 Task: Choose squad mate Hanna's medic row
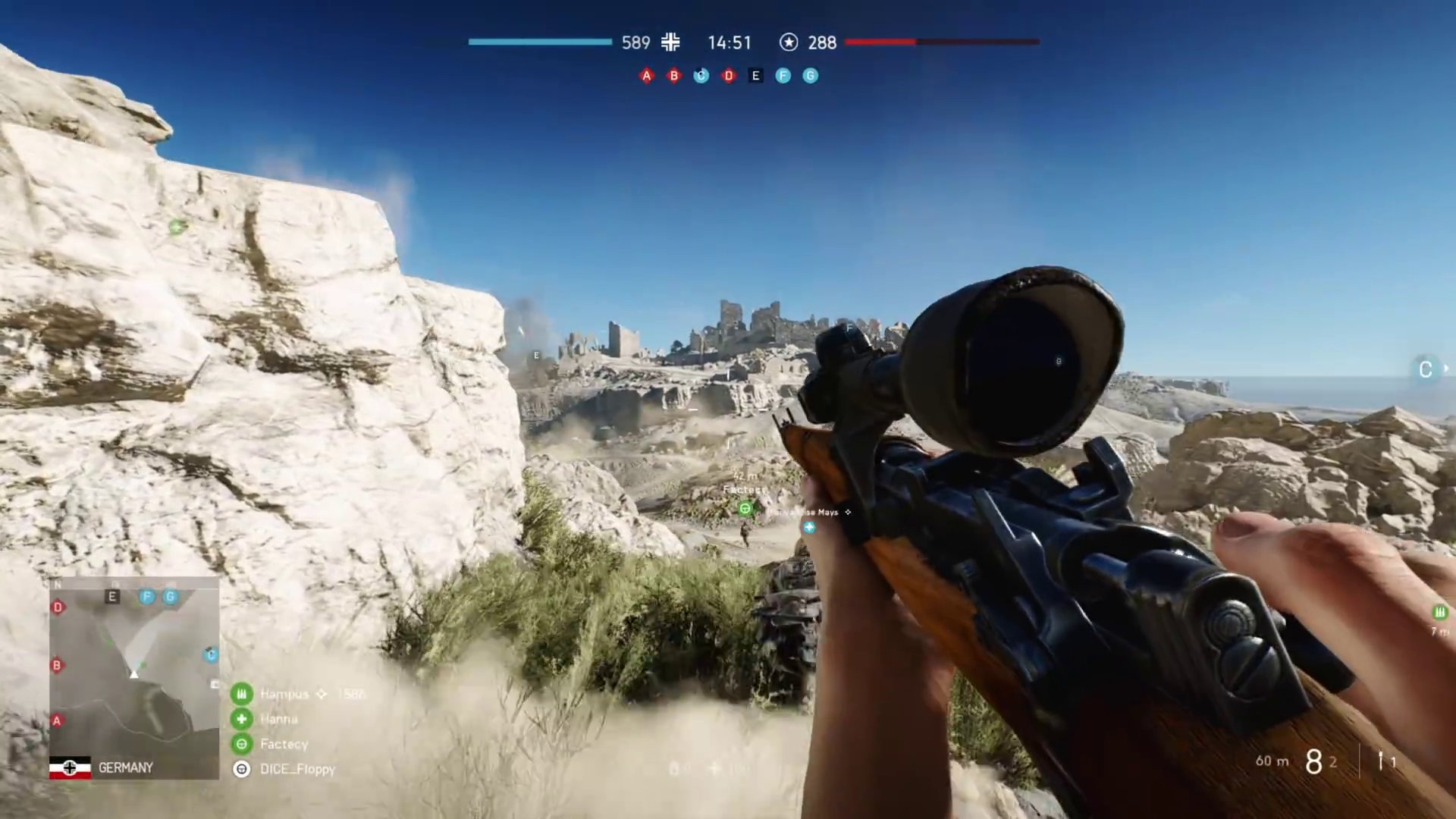[x=278, y=719]
